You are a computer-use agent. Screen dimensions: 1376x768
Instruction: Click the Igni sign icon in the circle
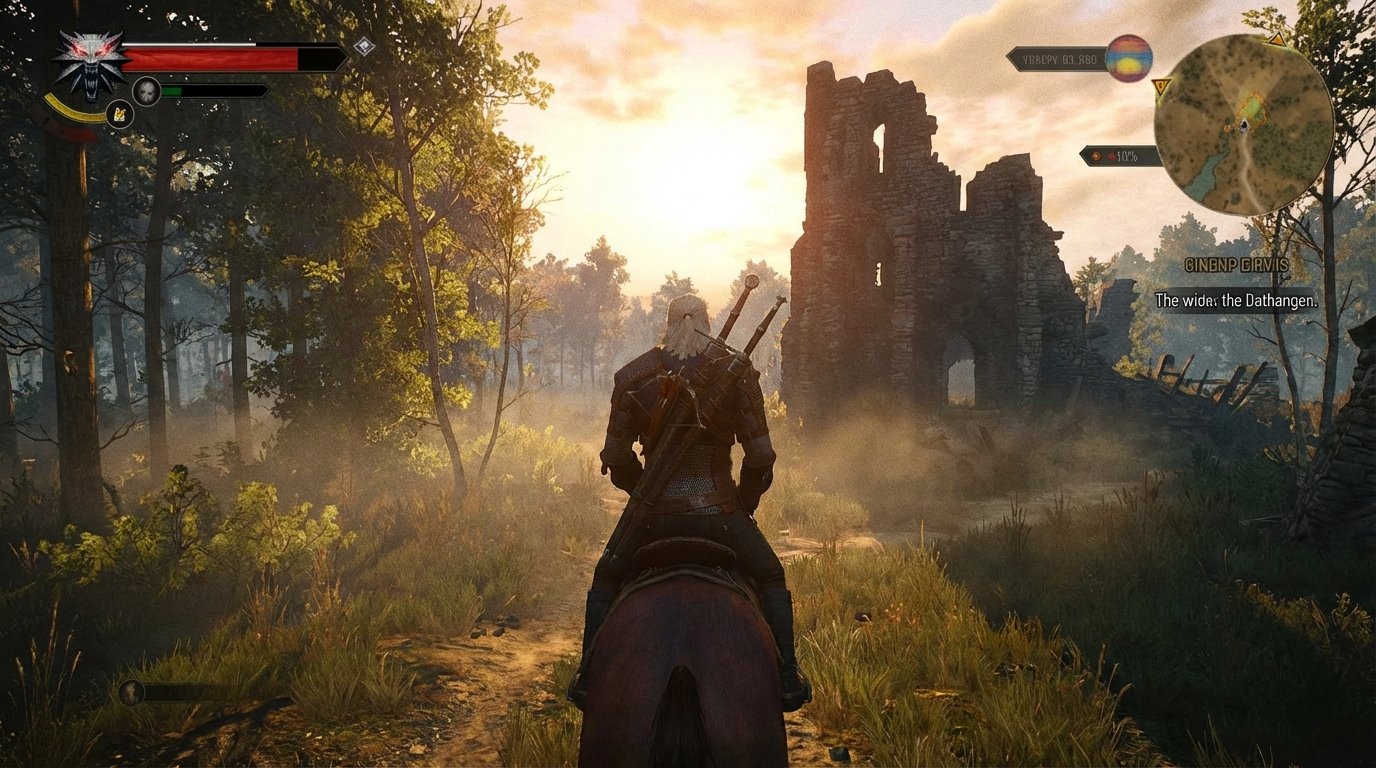[121, 114]
